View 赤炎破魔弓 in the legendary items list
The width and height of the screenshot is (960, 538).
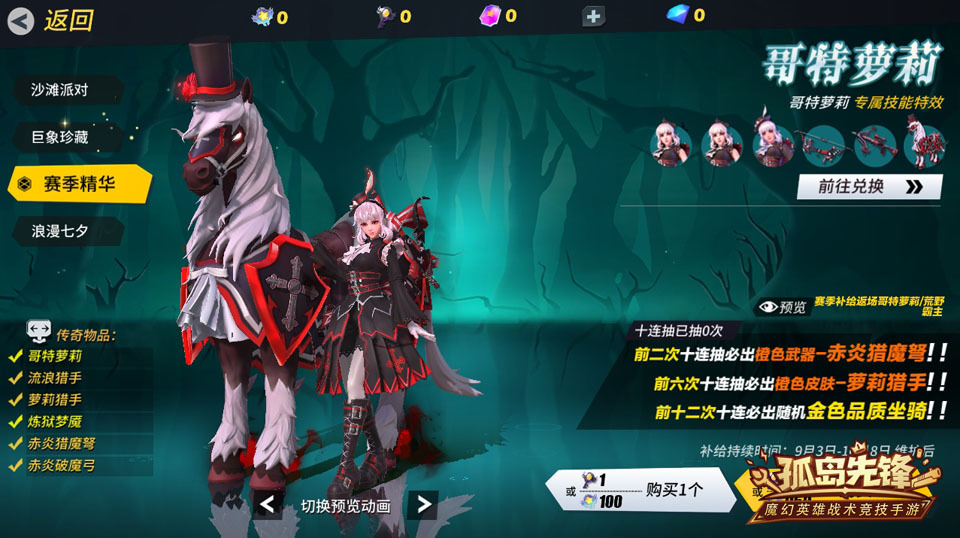(x=62, y=465)
